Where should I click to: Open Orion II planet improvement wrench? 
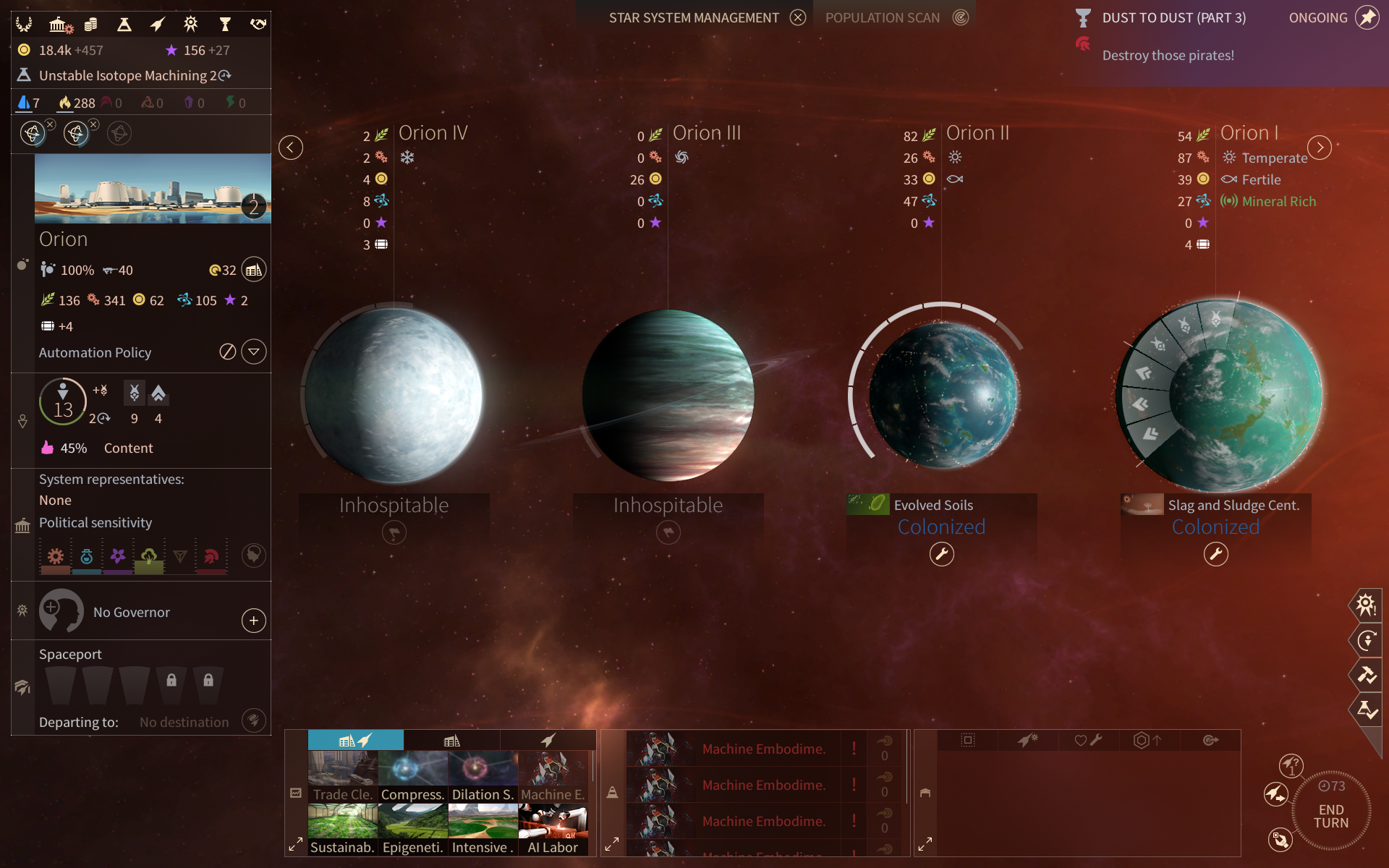[x=941, y=555]
